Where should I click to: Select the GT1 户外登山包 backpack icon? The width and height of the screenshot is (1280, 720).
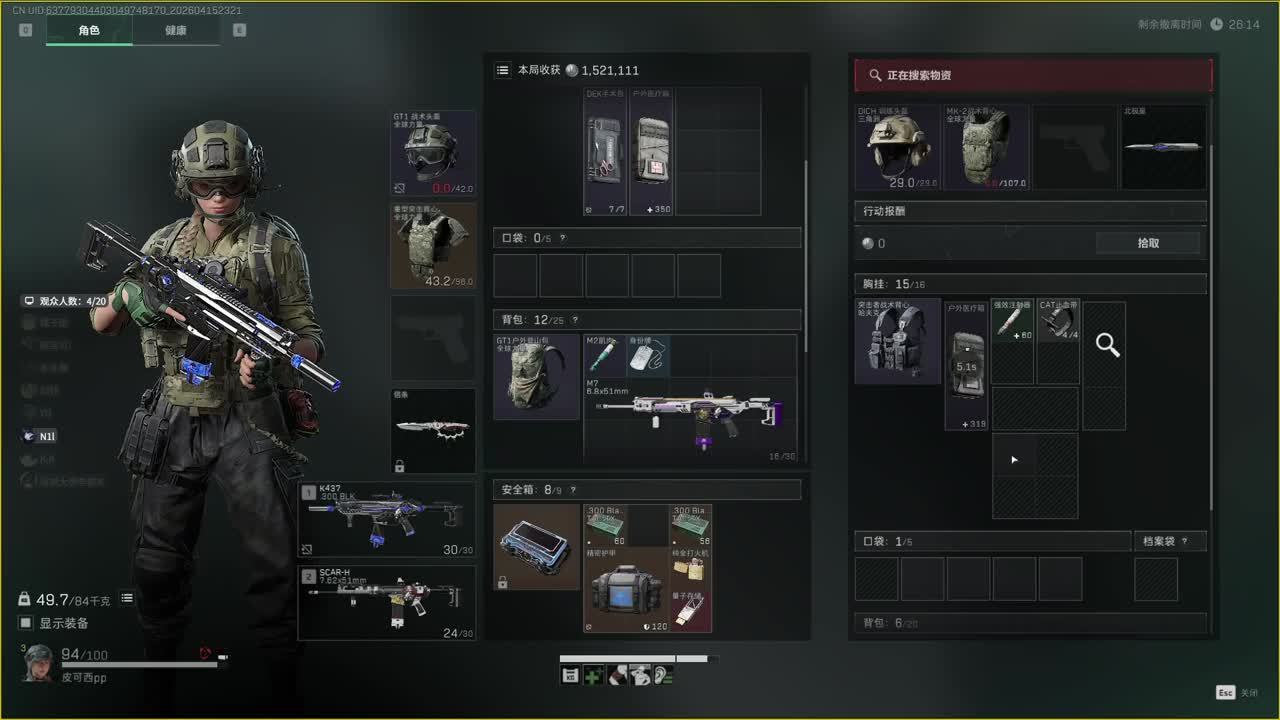[x=536, y=377]
